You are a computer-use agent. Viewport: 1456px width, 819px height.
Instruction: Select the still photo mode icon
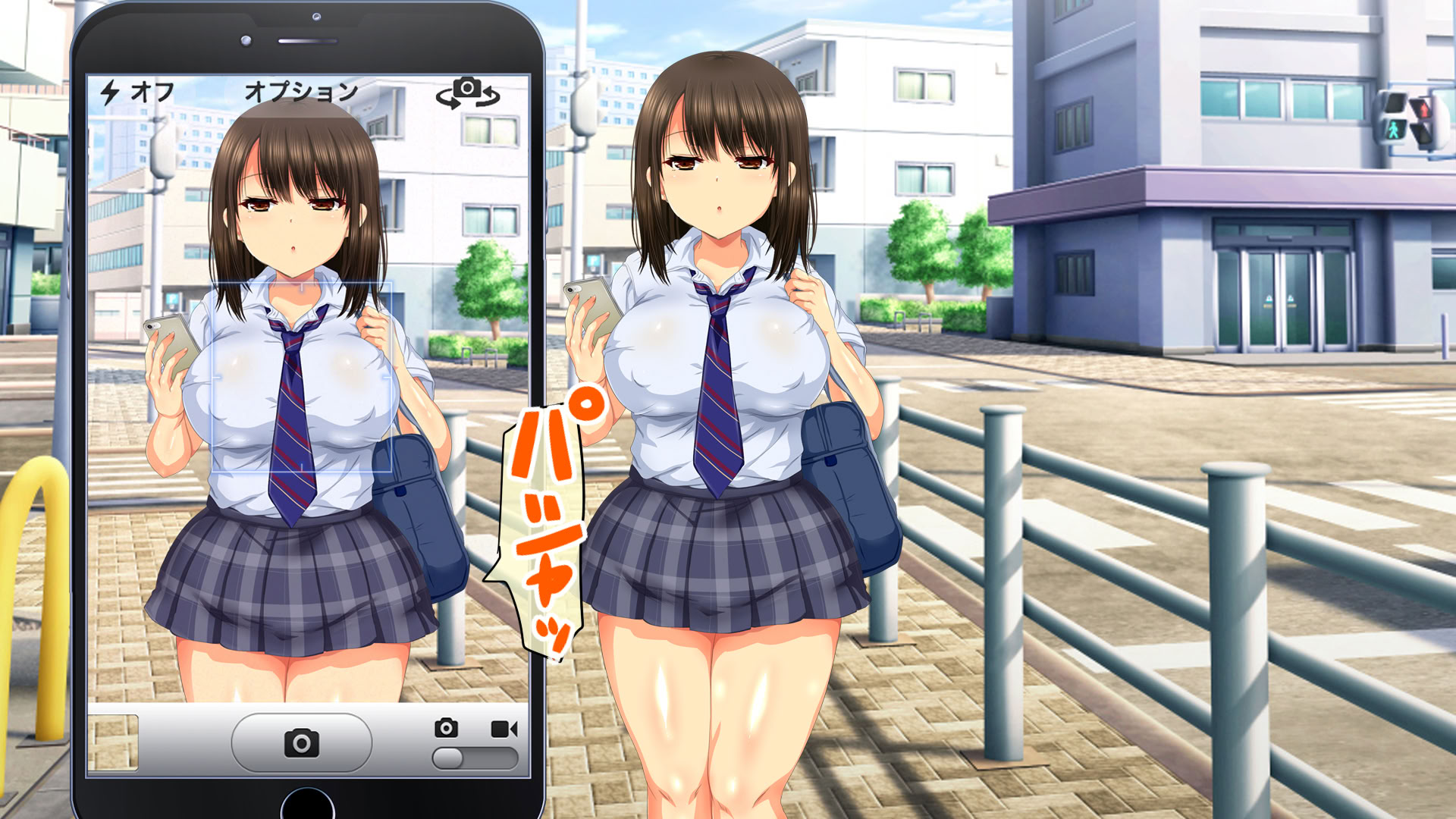446,728
